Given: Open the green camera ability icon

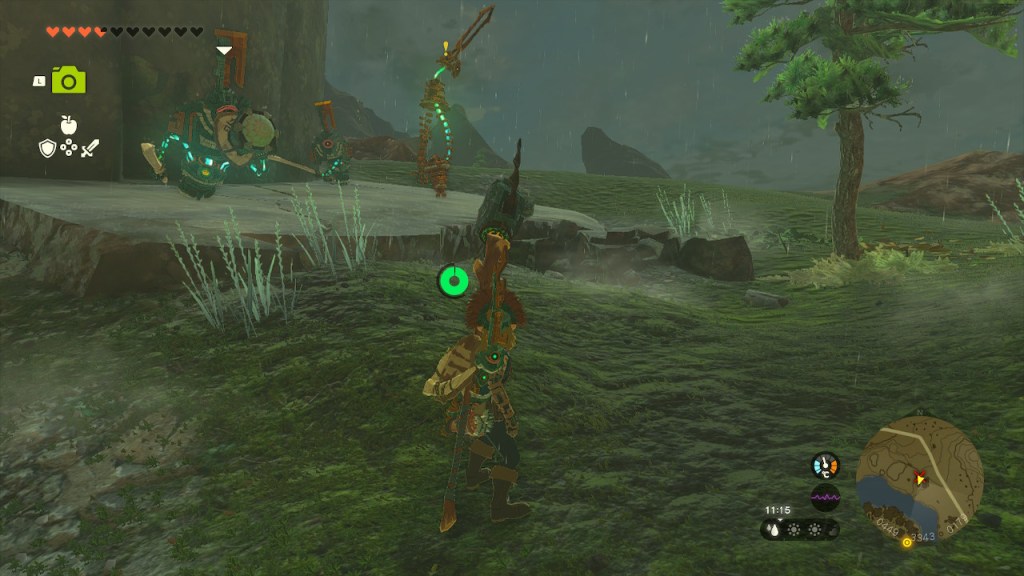Looking at the screenshot, I should (x=68, y=80).
